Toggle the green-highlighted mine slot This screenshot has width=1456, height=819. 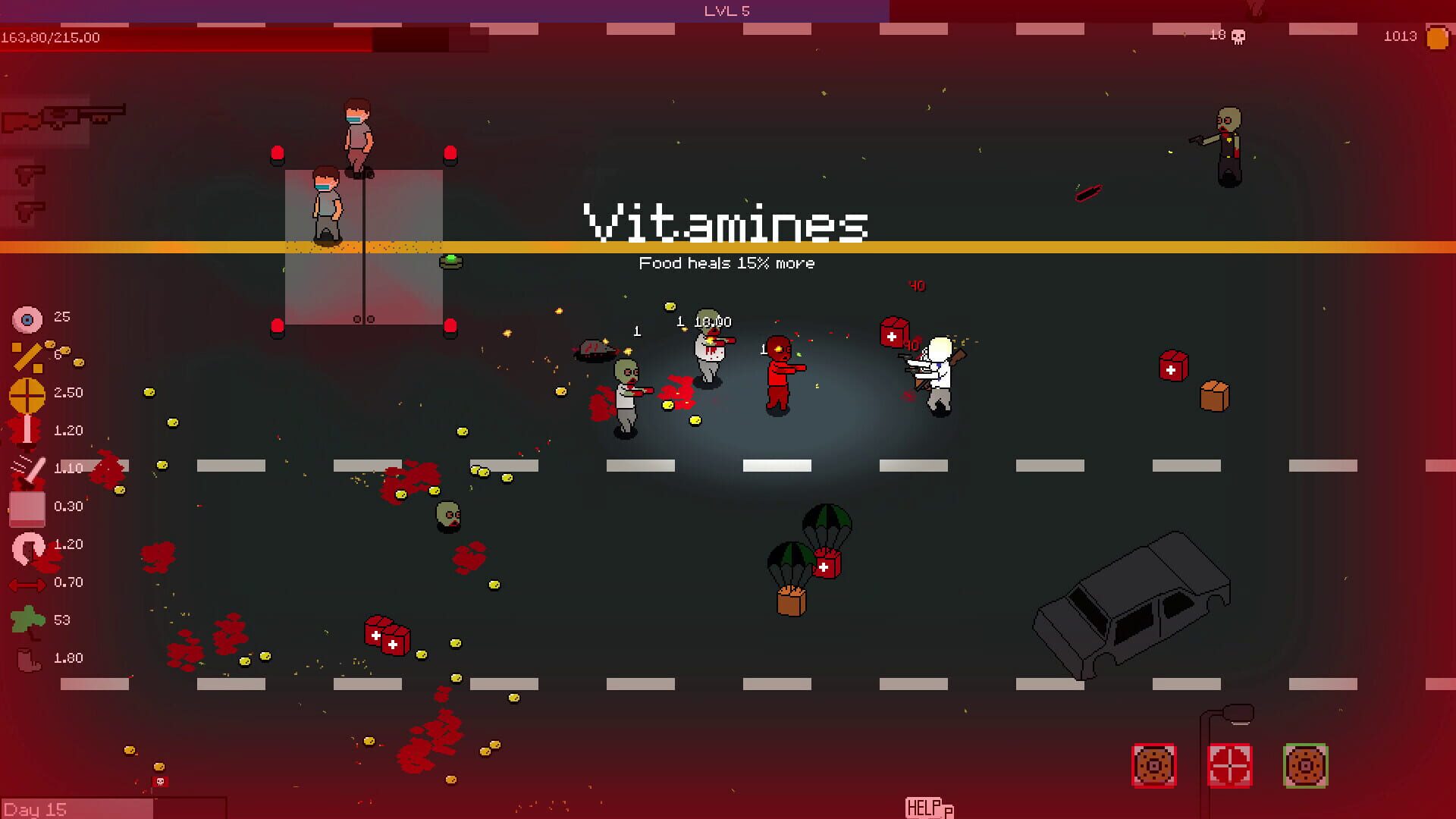click(x=1305, y=767)
